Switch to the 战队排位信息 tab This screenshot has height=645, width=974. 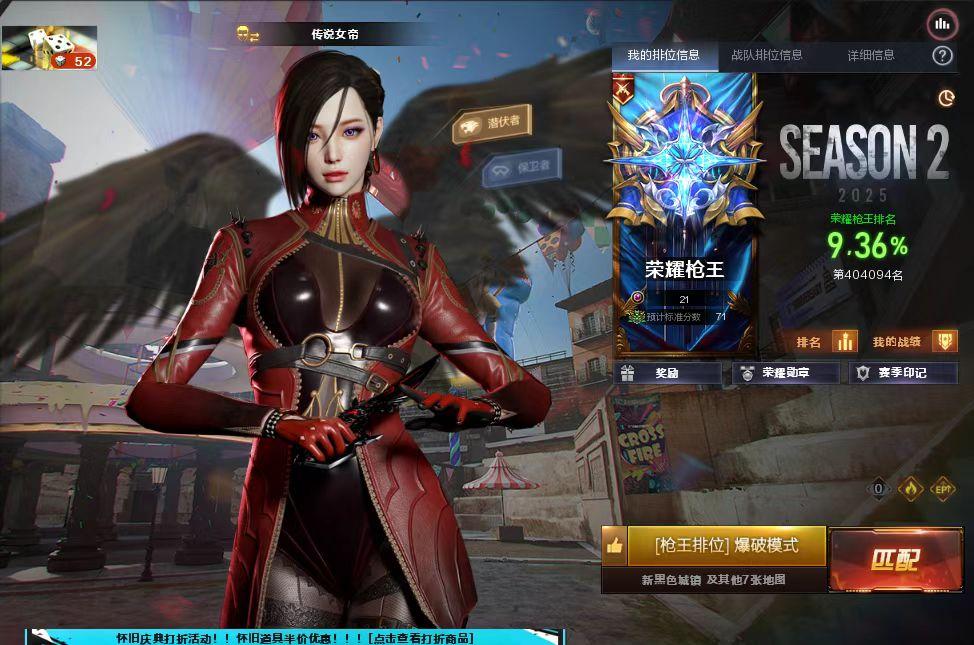[766, 56]
